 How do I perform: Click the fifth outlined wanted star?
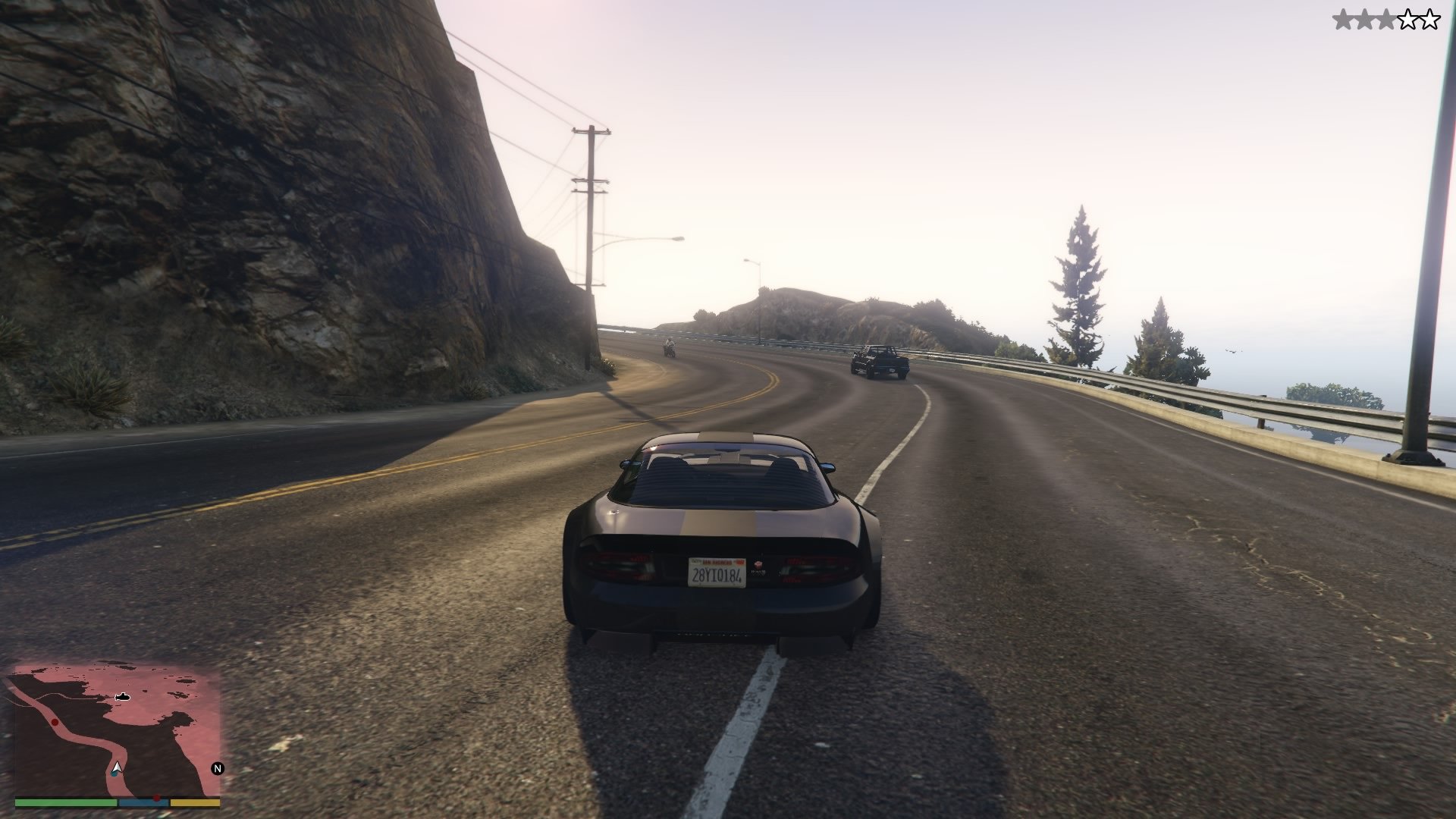(x=1430, y=20)
